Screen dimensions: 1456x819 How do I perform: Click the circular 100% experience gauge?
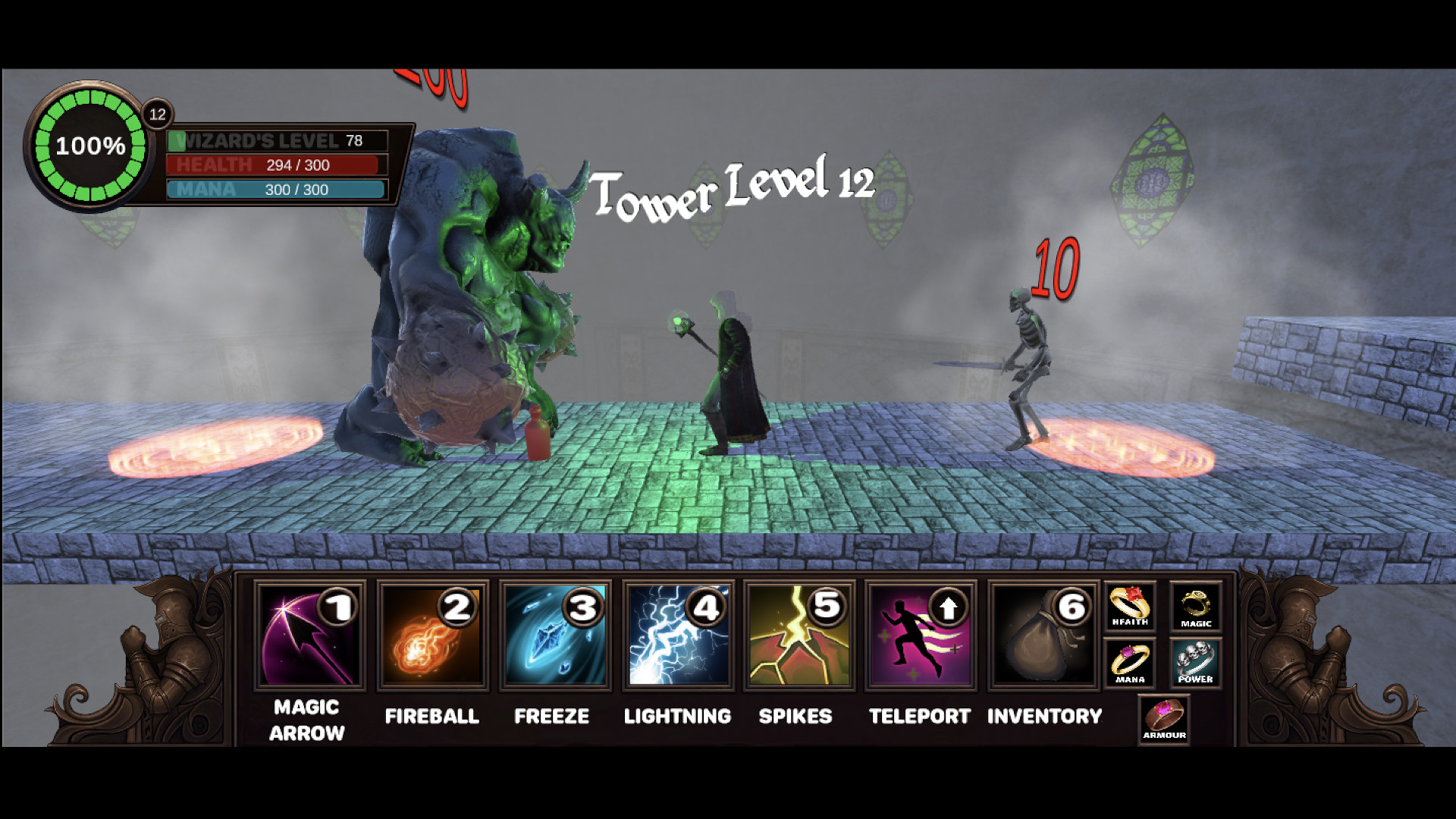90,146
